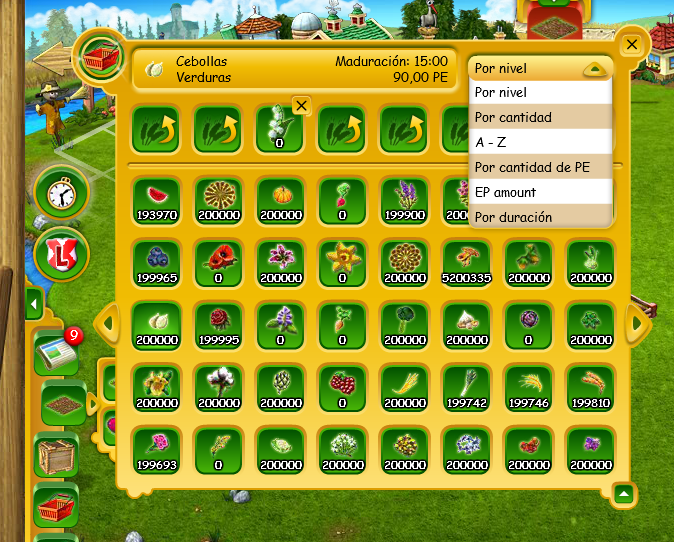This screenshot has width=674, height=542.
Task: Click the stopwatch timer button
Action: pos(57,192)
